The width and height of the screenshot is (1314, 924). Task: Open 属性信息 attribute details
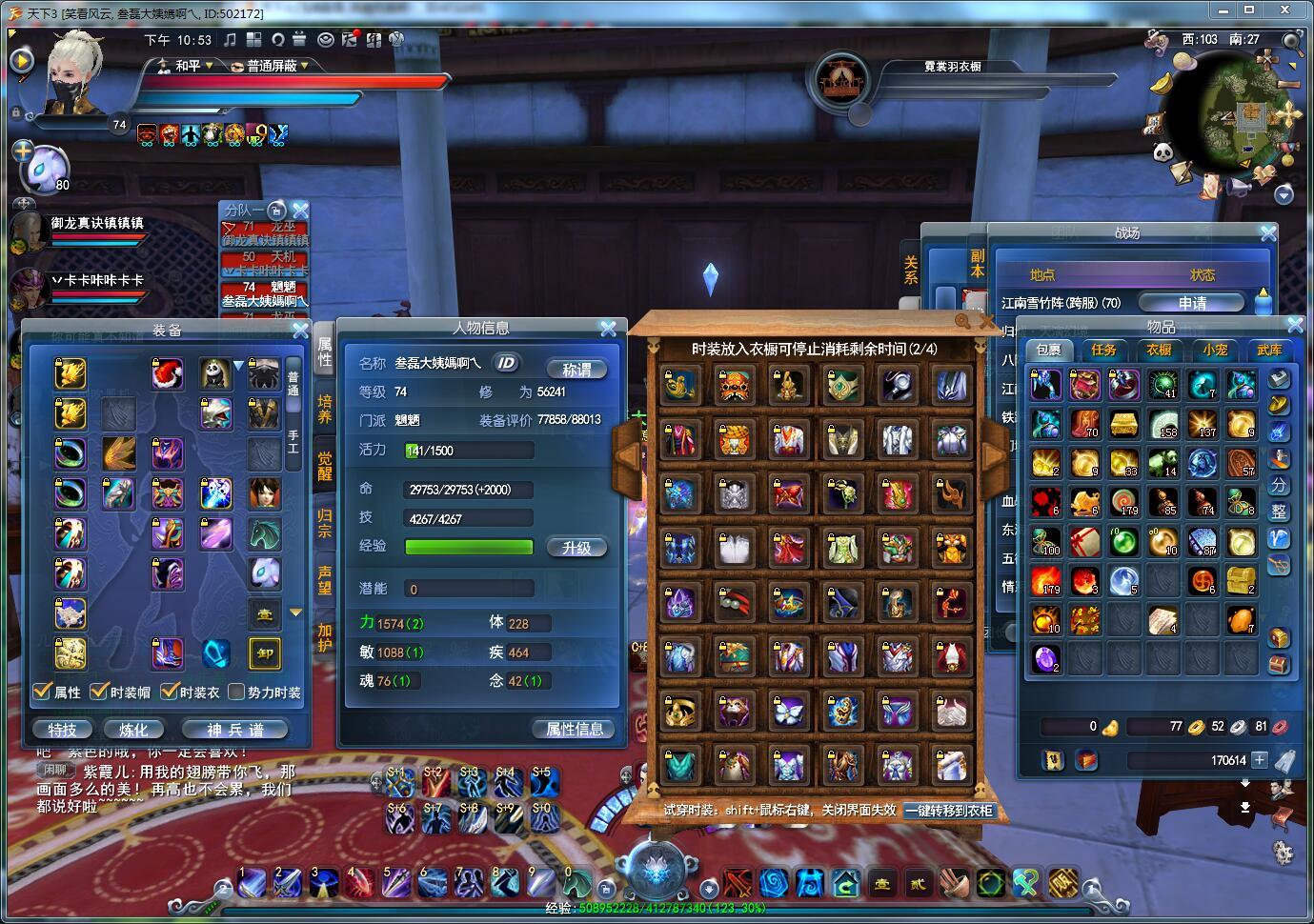point(574,729)
